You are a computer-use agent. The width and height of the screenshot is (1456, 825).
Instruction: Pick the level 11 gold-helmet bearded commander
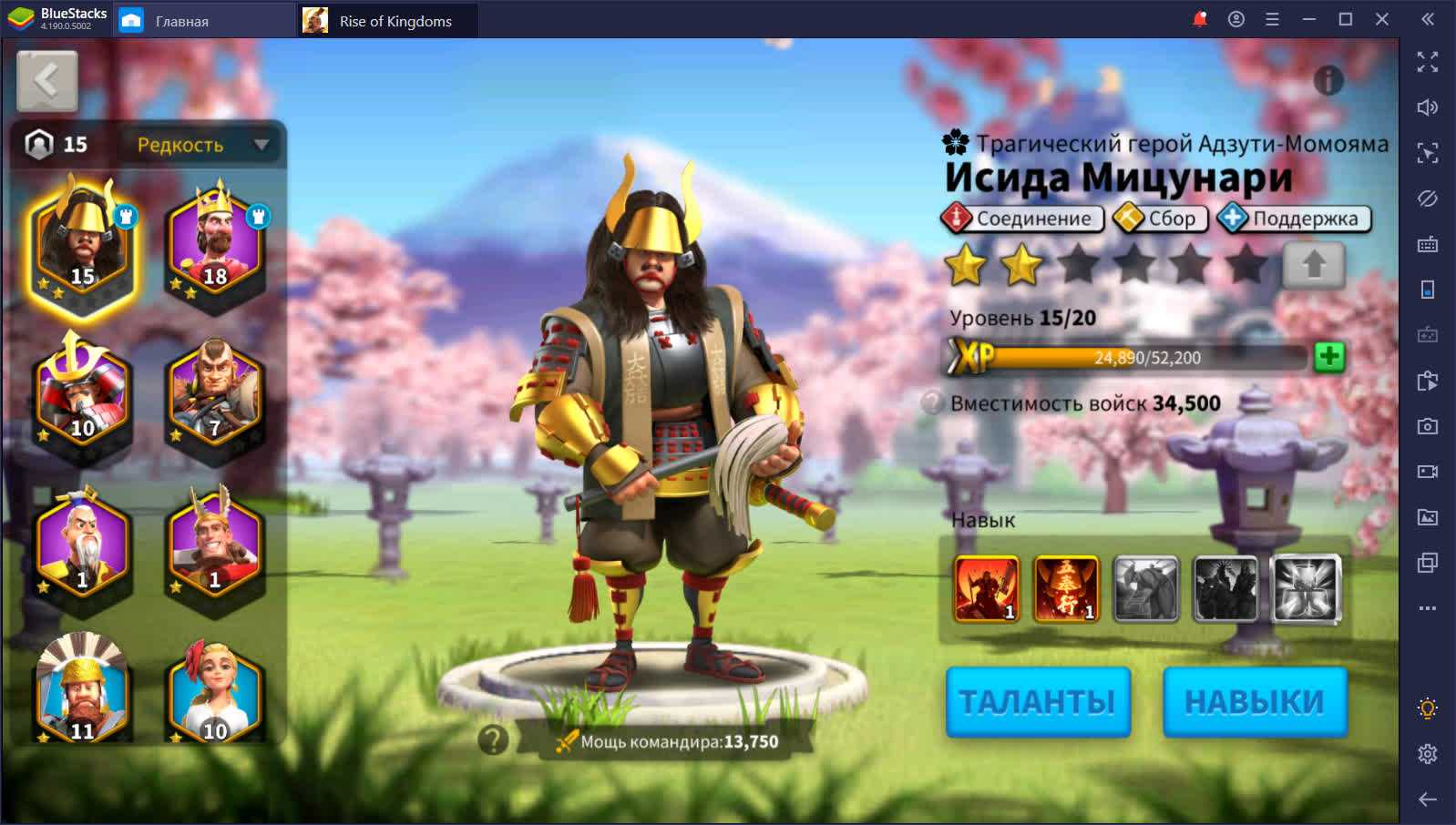[82, 694]
